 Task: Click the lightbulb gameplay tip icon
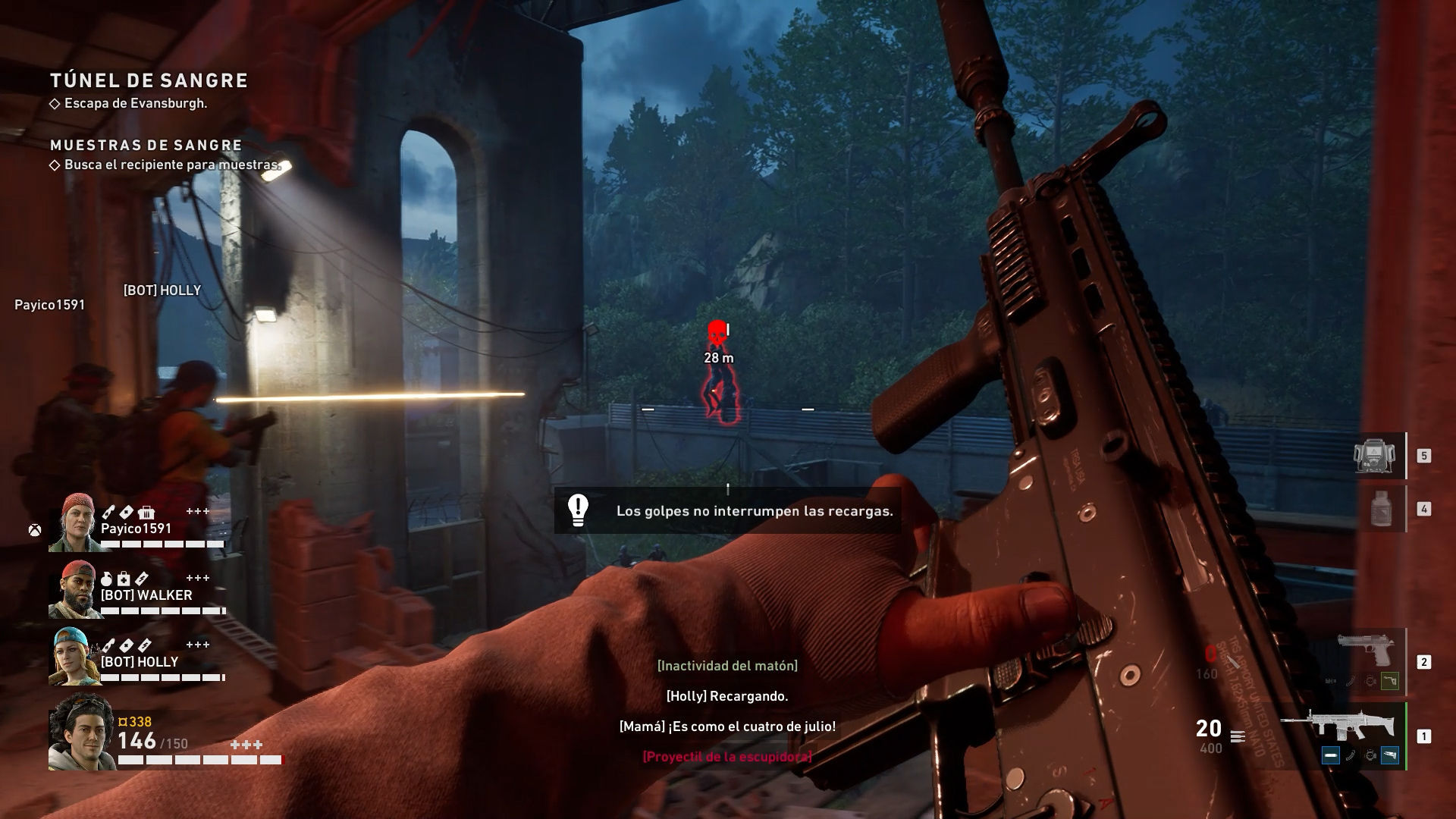point(579,510)
